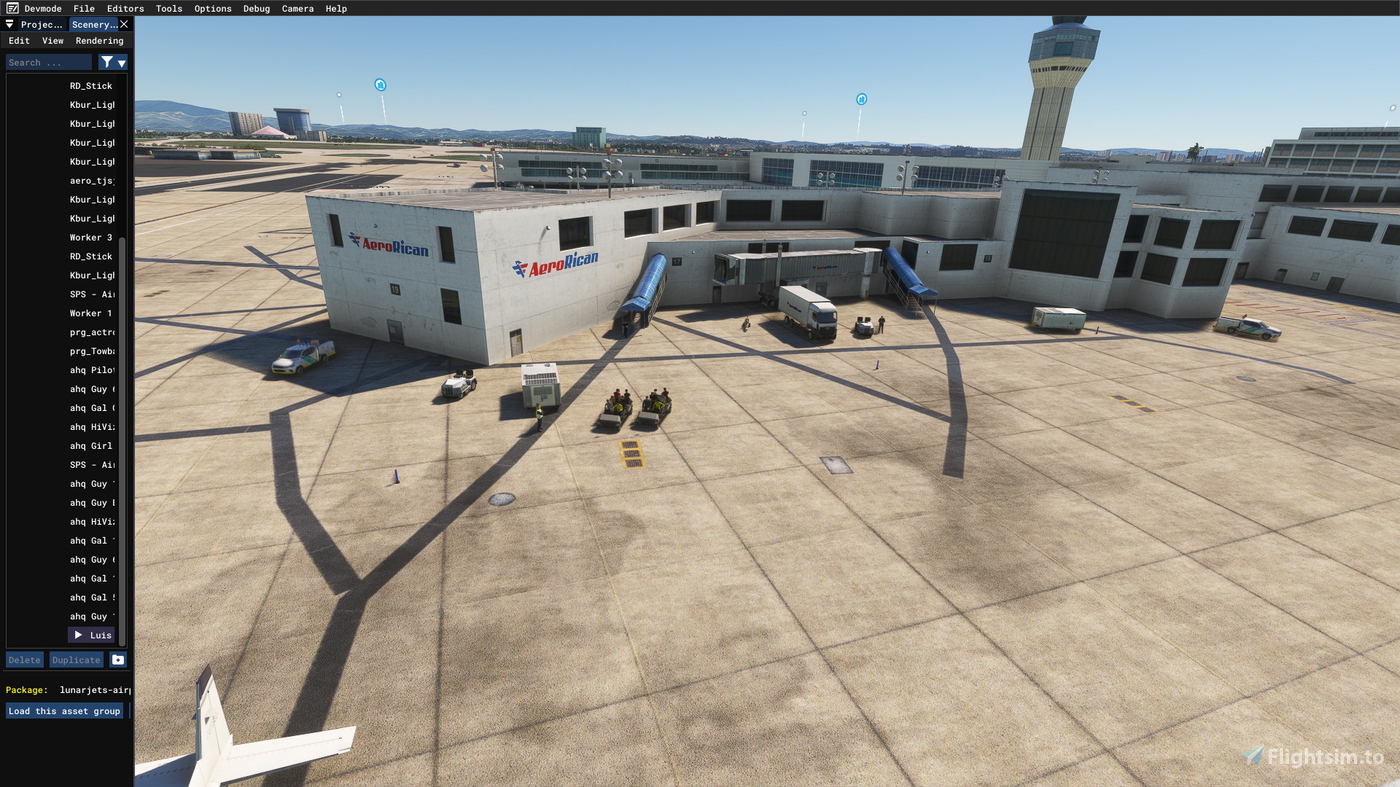Open the folder icon next to Duplicate
1400x787 pixels.
(x=115, y=658)
